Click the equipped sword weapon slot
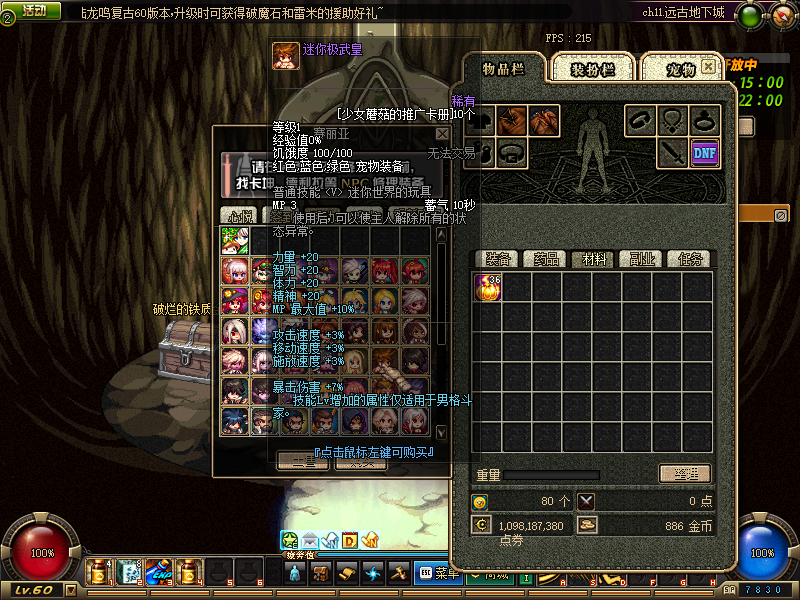 pos(672,152)
